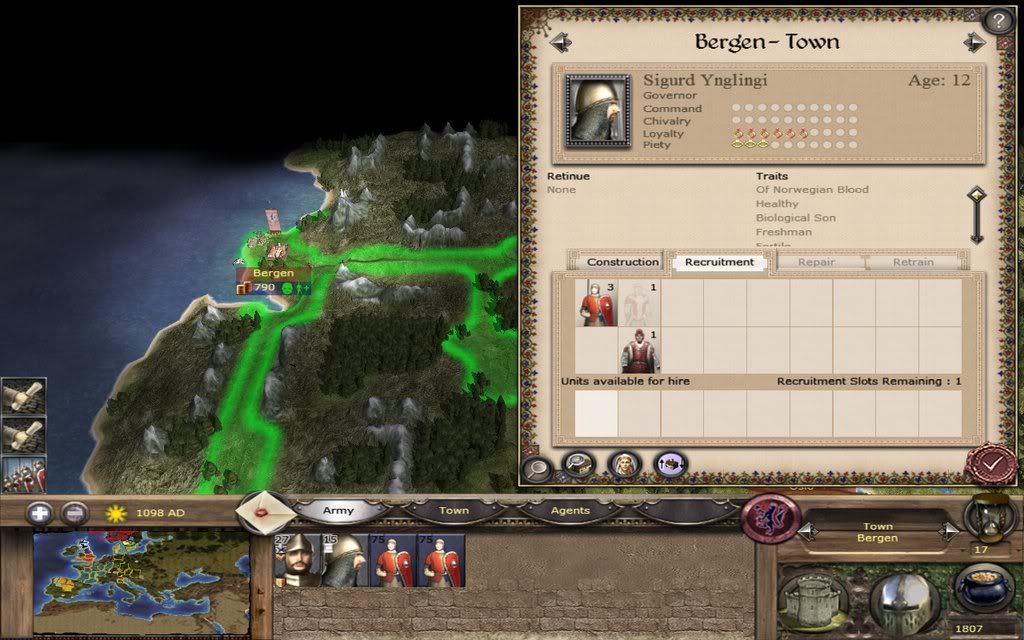Screen dimensions: 1024x640
Task: Show the Agents tab
Action: click(x=570, y=510)
